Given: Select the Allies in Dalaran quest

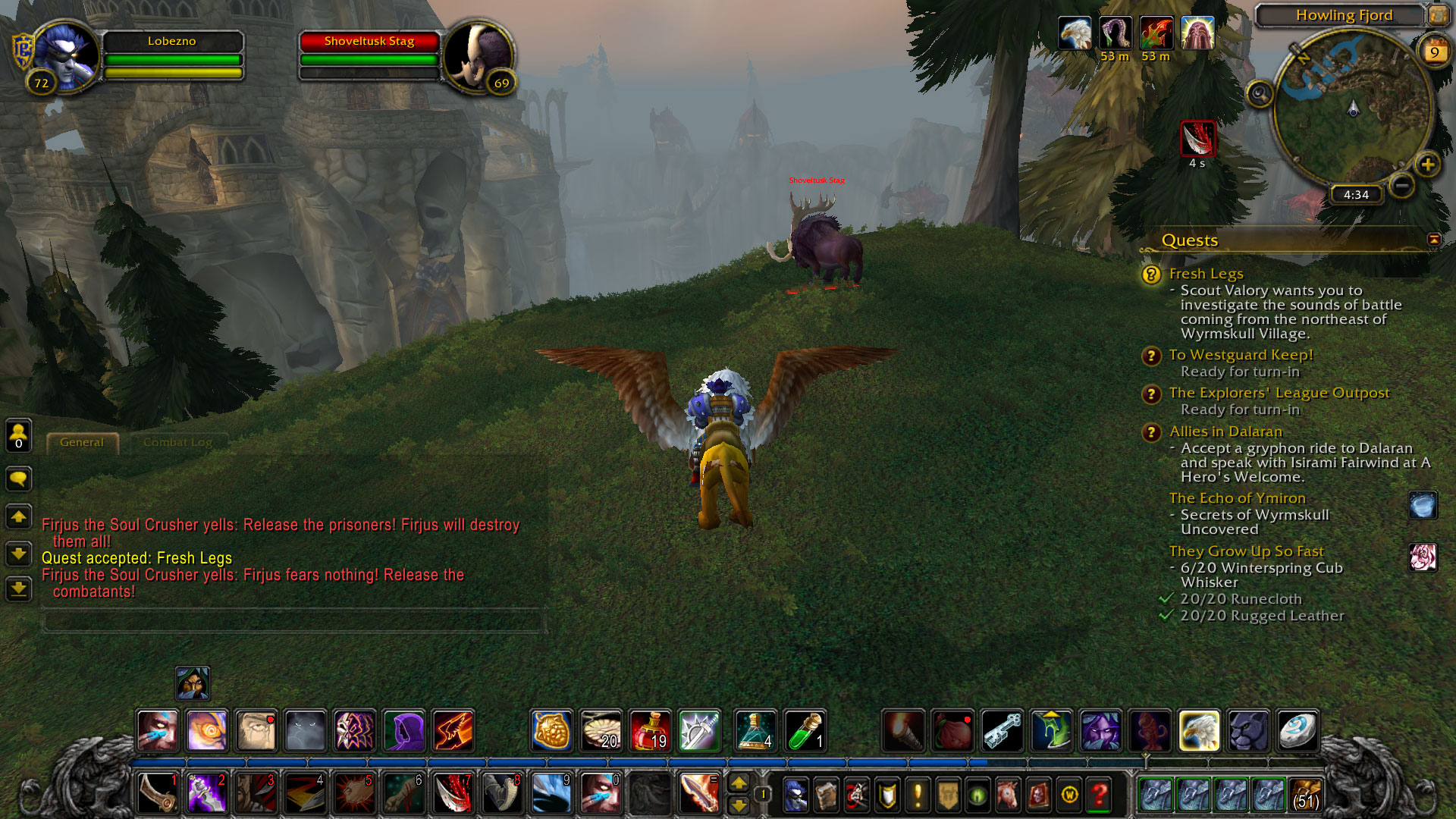Looking at the screenshot, I should (1225, 431).
